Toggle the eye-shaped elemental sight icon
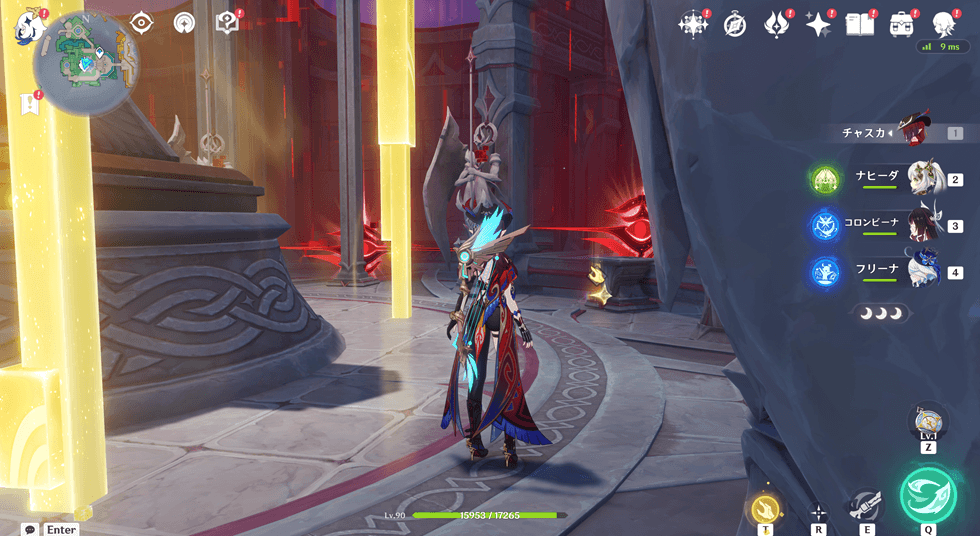 coord(141,22)
